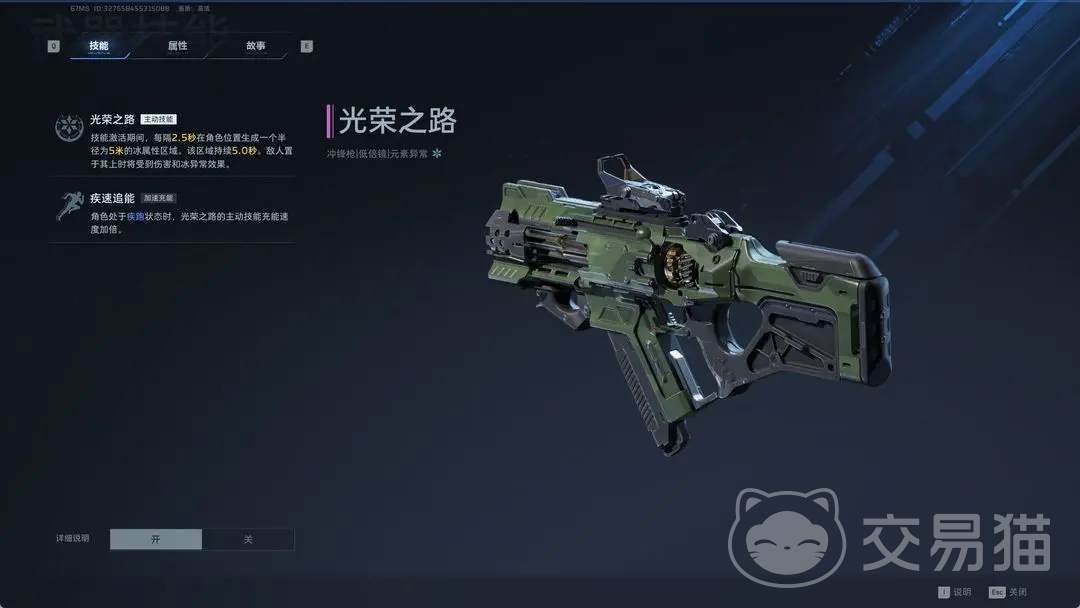Turn detailed description off with 关

(248, 539)
